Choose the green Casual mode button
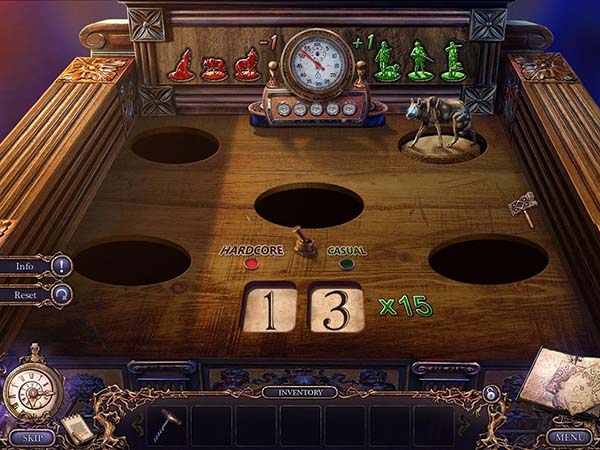The image size is (600, 450). 347,264
